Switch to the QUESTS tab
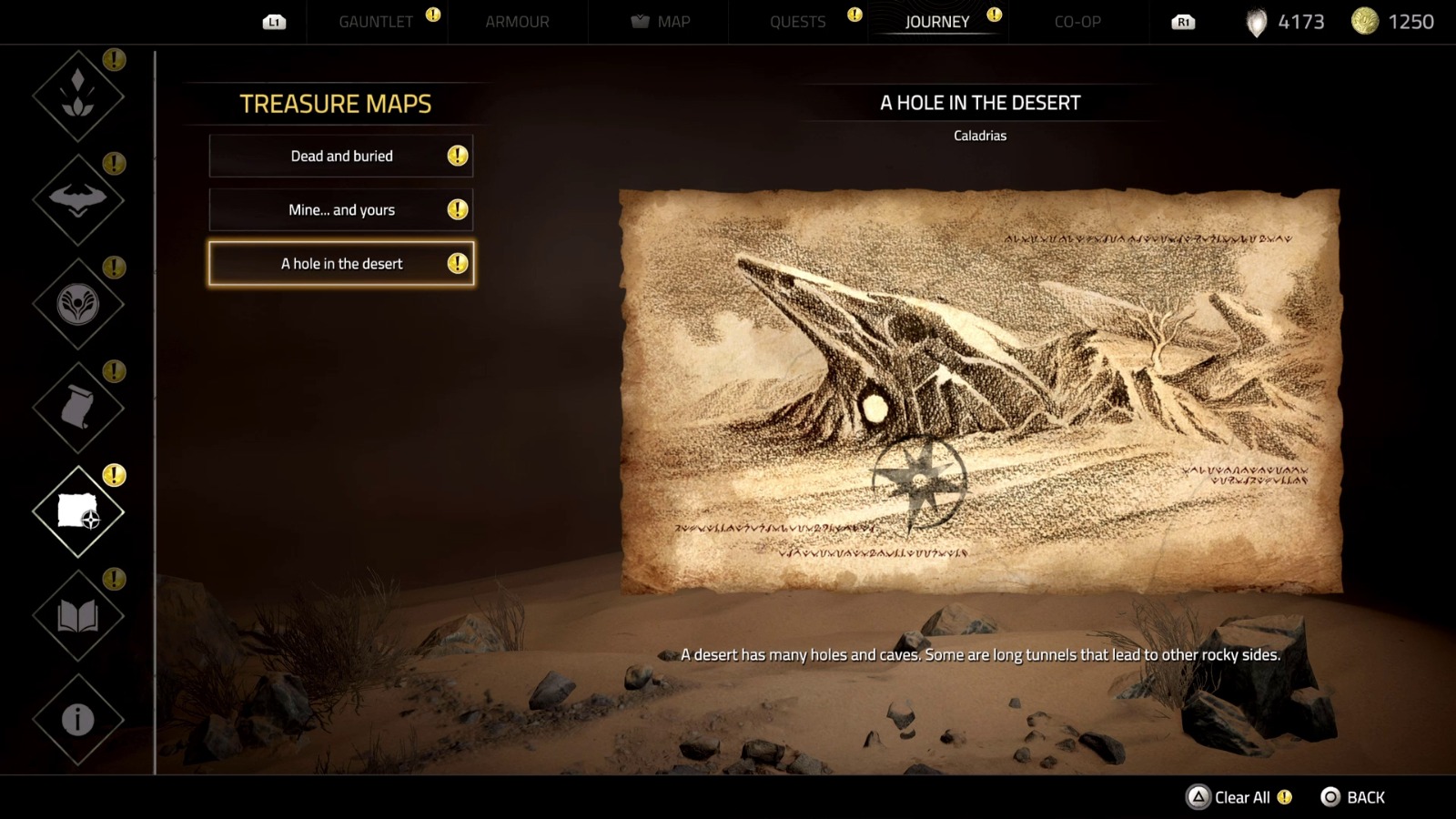Viewport: 1456px width, 819px height. click(798, 21)
